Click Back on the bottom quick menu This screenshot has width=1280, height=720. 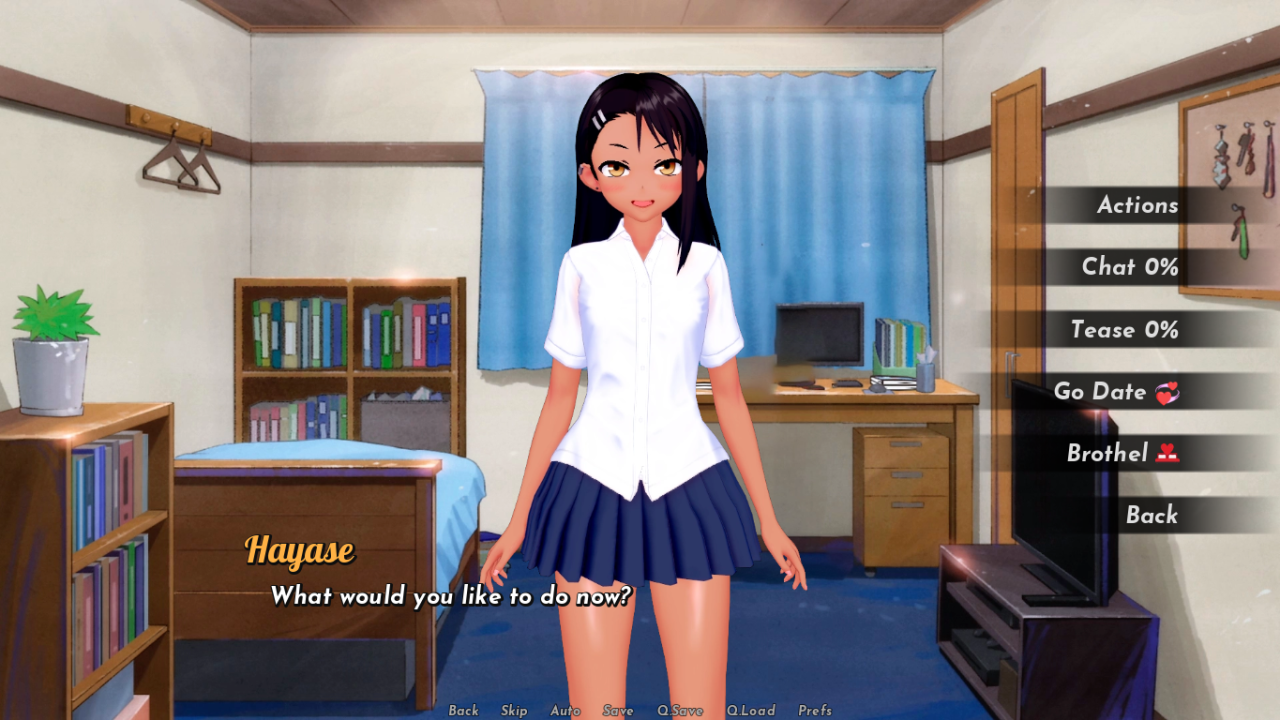(464, 710)
